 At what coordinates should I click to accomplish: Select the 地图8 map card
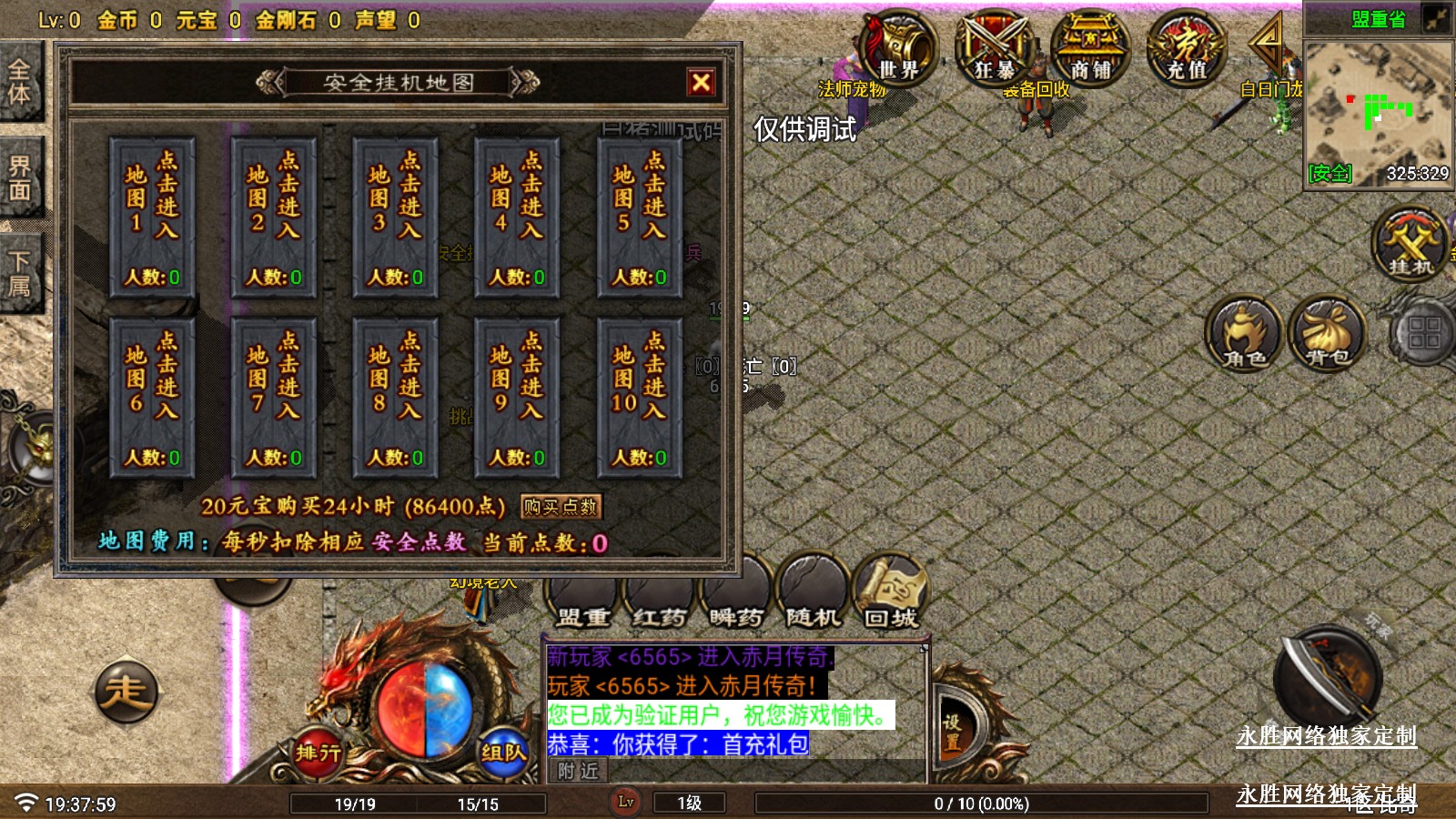click(395, 398)
